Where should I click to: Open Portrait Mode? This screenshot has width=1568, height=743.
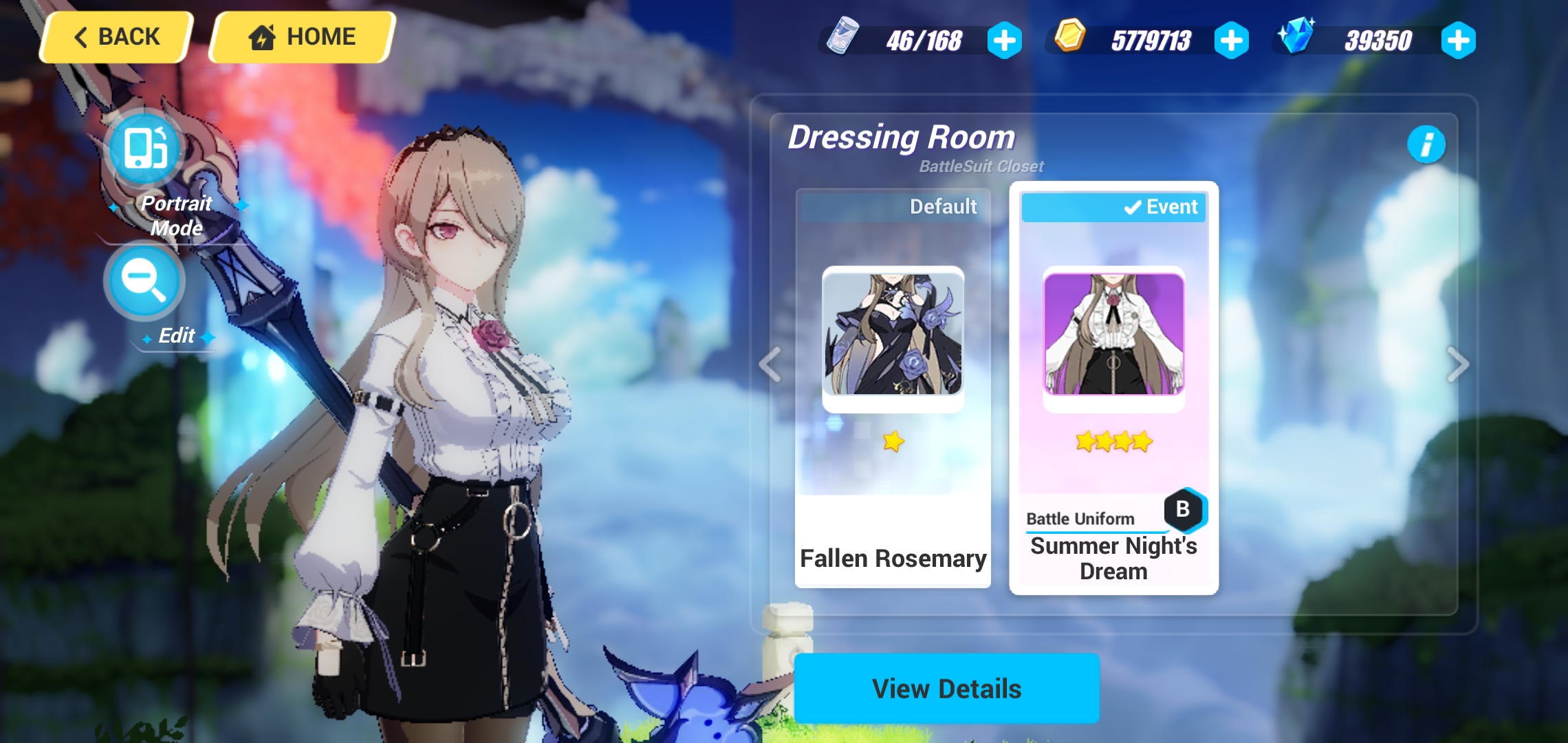pyautogui.click(x=144, y=149)
